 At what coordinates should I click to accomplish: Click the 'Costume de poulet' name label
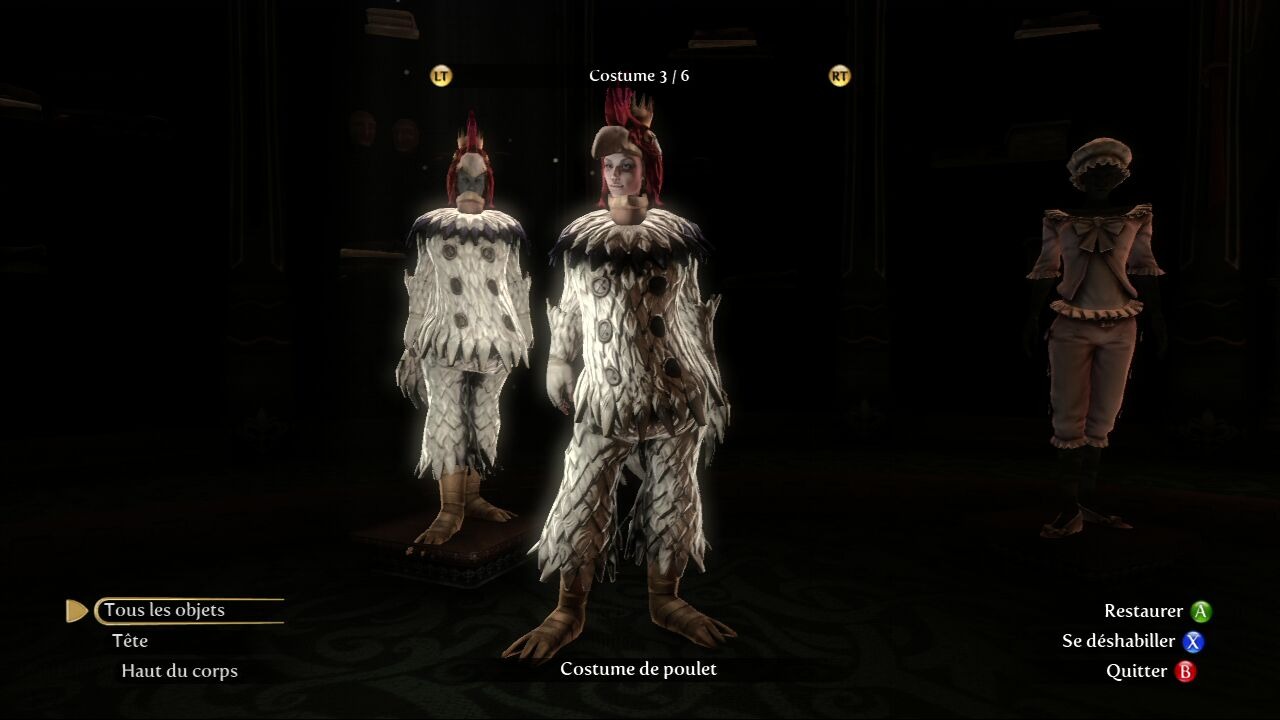(639, 669)
